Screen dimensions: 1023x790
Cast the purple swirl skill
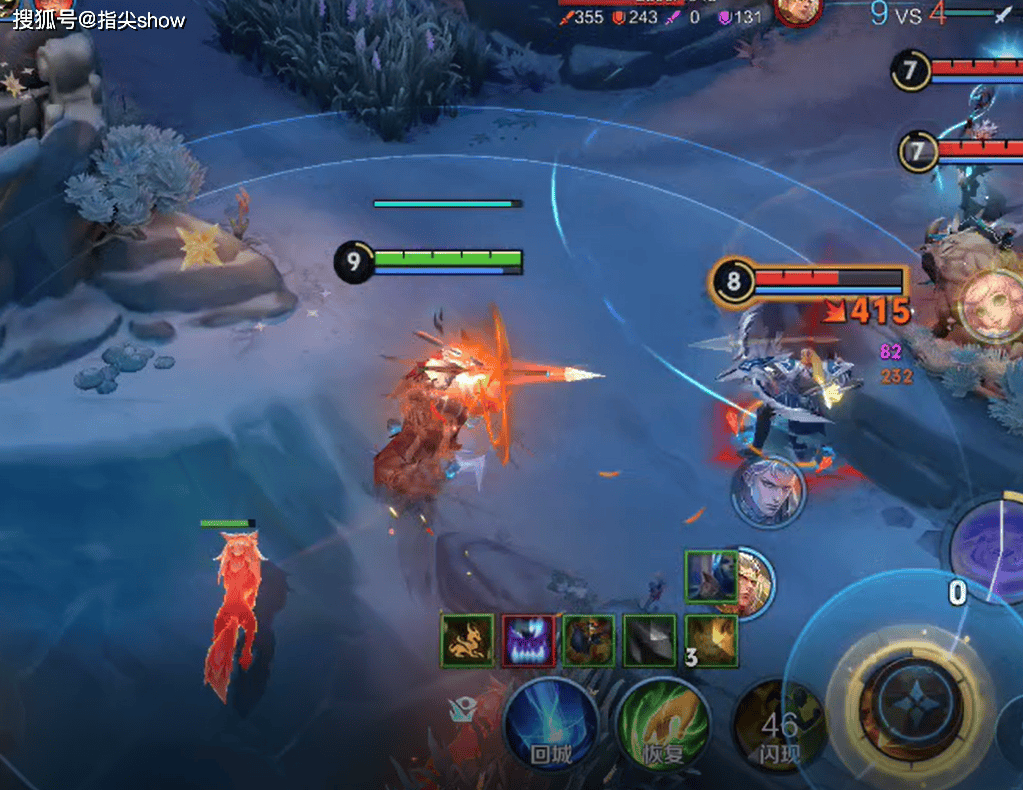click(990, 550)
